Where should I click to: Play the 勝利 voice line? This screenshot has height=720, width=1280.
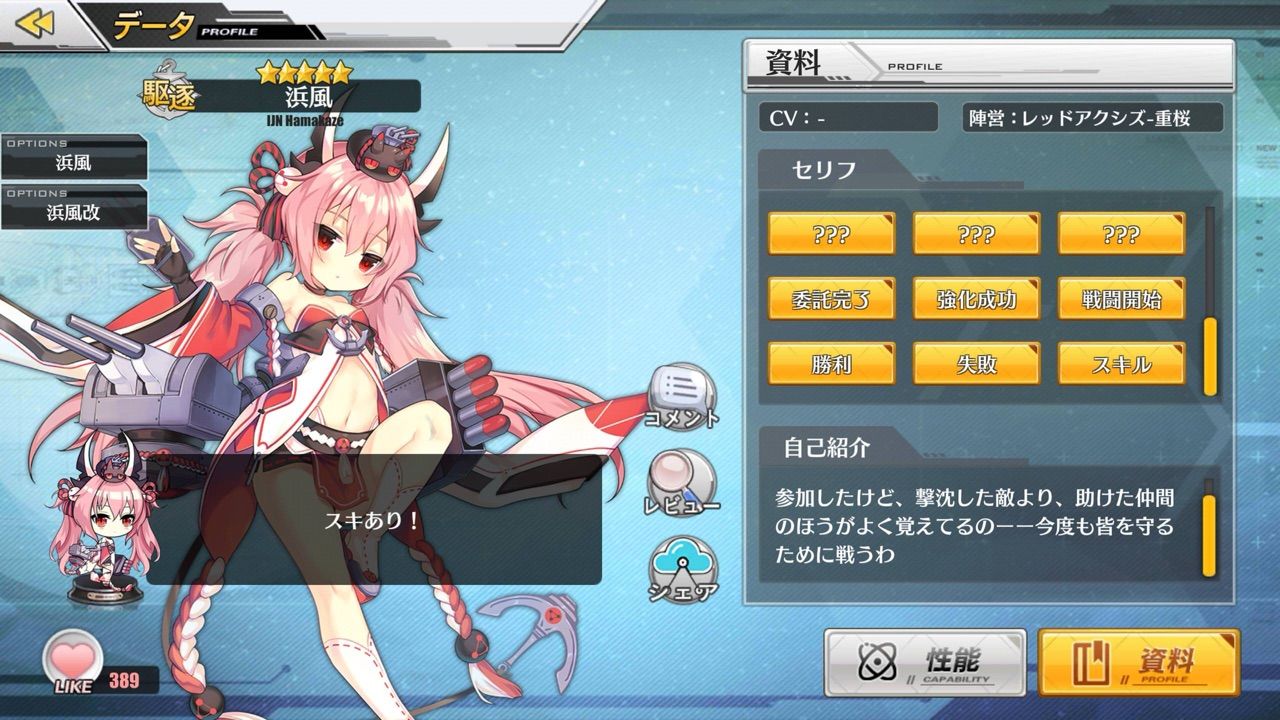833,366
